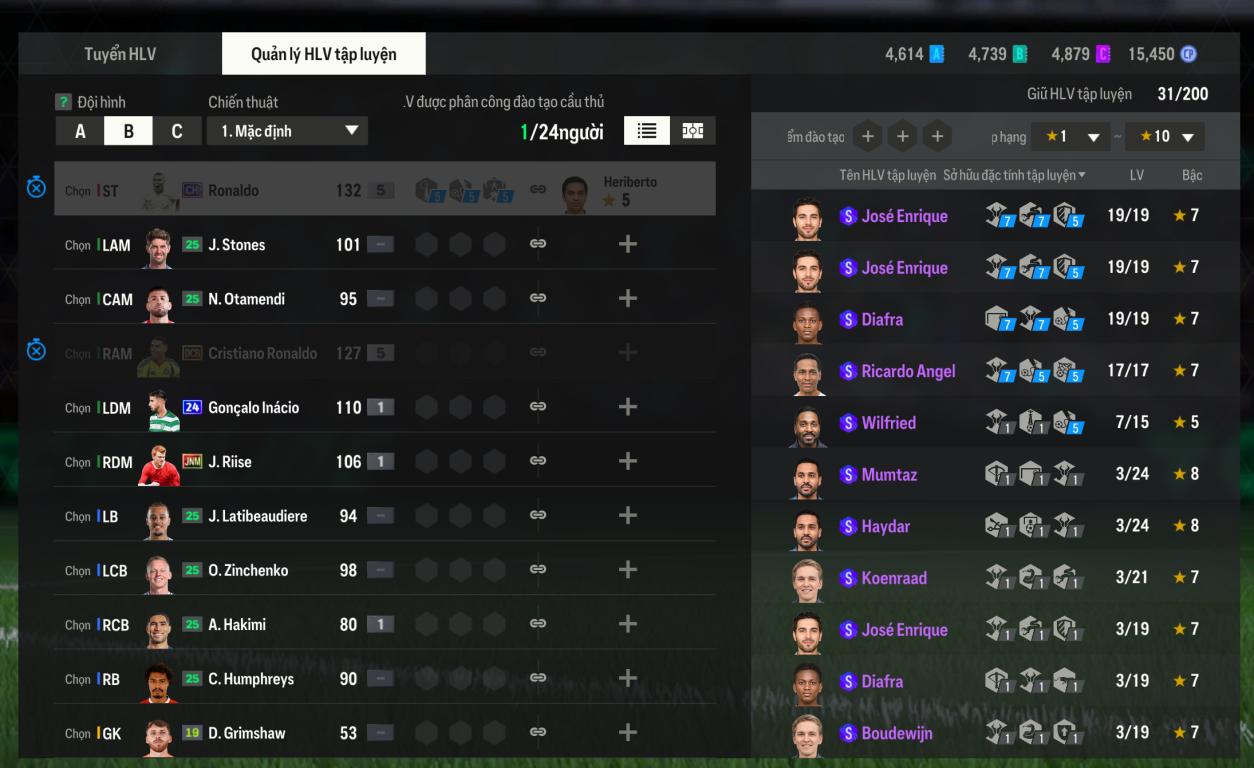This screenshot has height=768, width=1254.
Task: Select trainer Boudewijn
Action: pyautogui.click(x=896, y=733)
